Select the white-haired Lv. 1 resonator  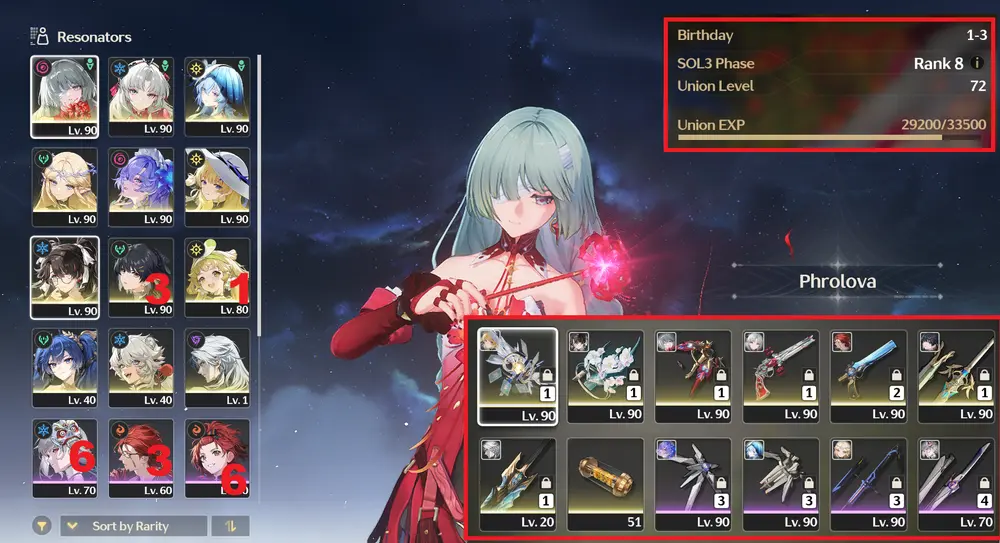click(217, 367)
